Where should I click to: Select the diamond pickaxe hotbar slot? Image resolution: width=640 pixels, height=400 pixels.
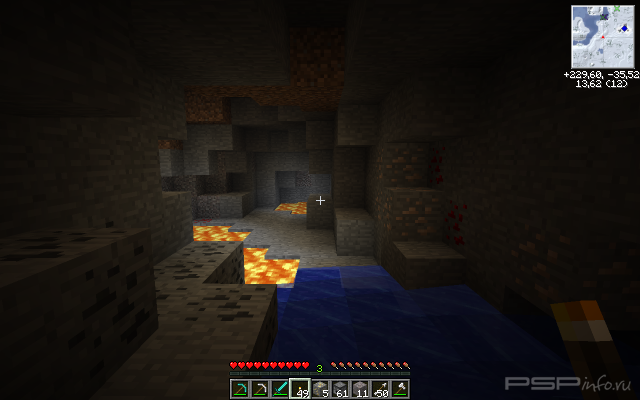click(x=240, y=388)
